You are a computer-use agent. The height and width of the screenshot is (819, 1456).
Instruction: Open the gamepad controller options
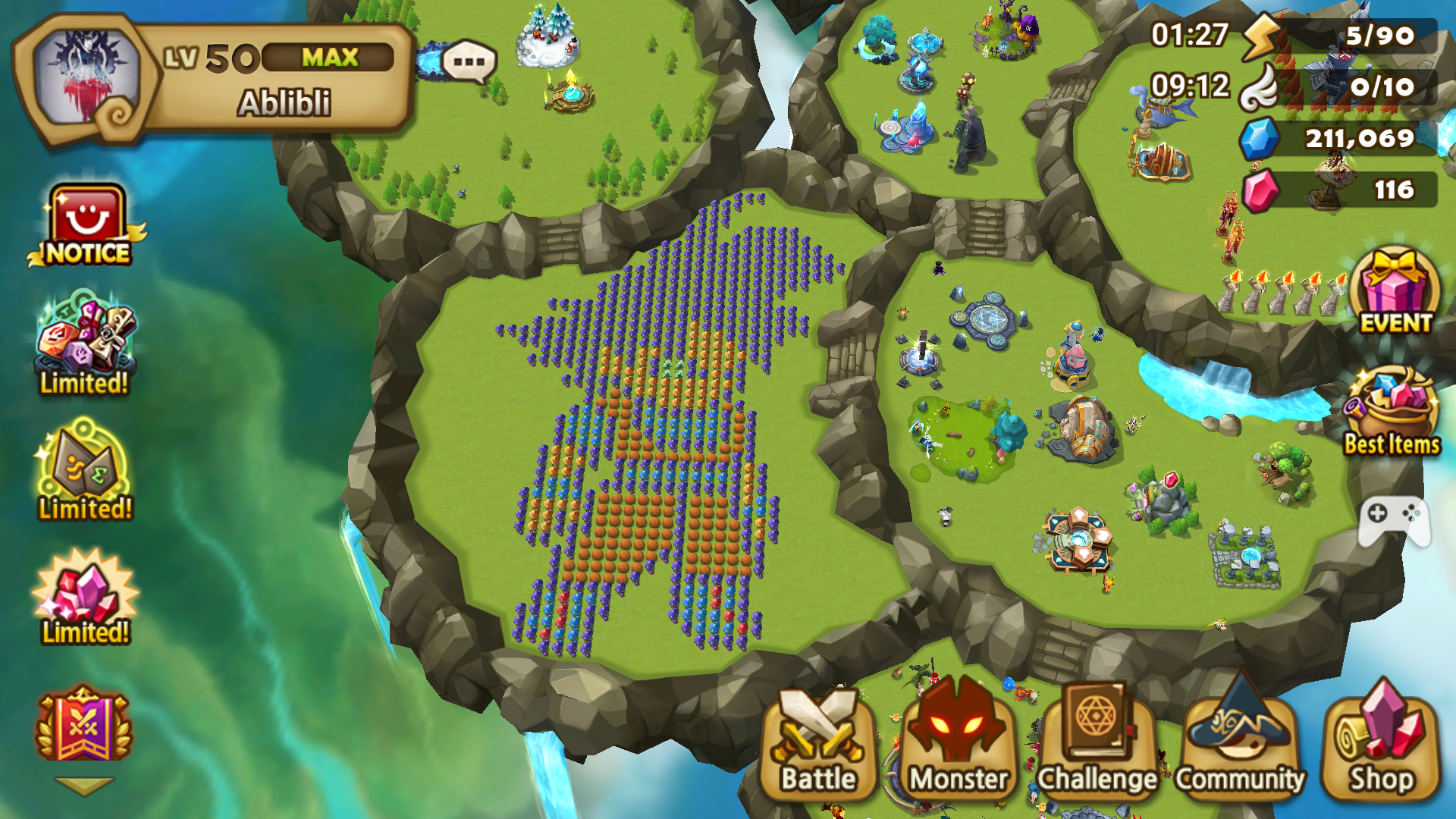pyautogui.click(x=1394, y=523)
